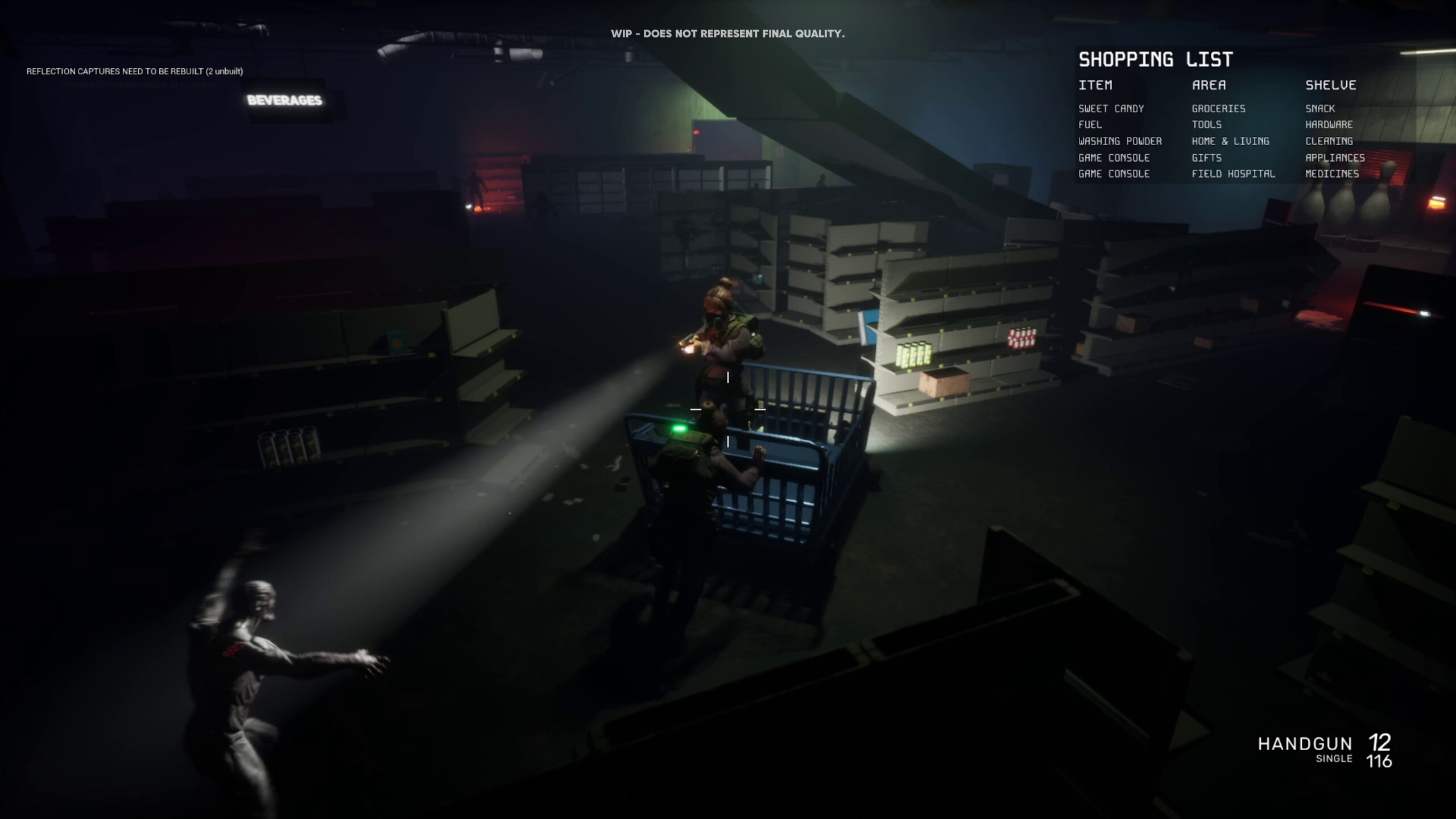Expand the ITEM column heading
The image size is (1456, 819).
coord(1095,85)
